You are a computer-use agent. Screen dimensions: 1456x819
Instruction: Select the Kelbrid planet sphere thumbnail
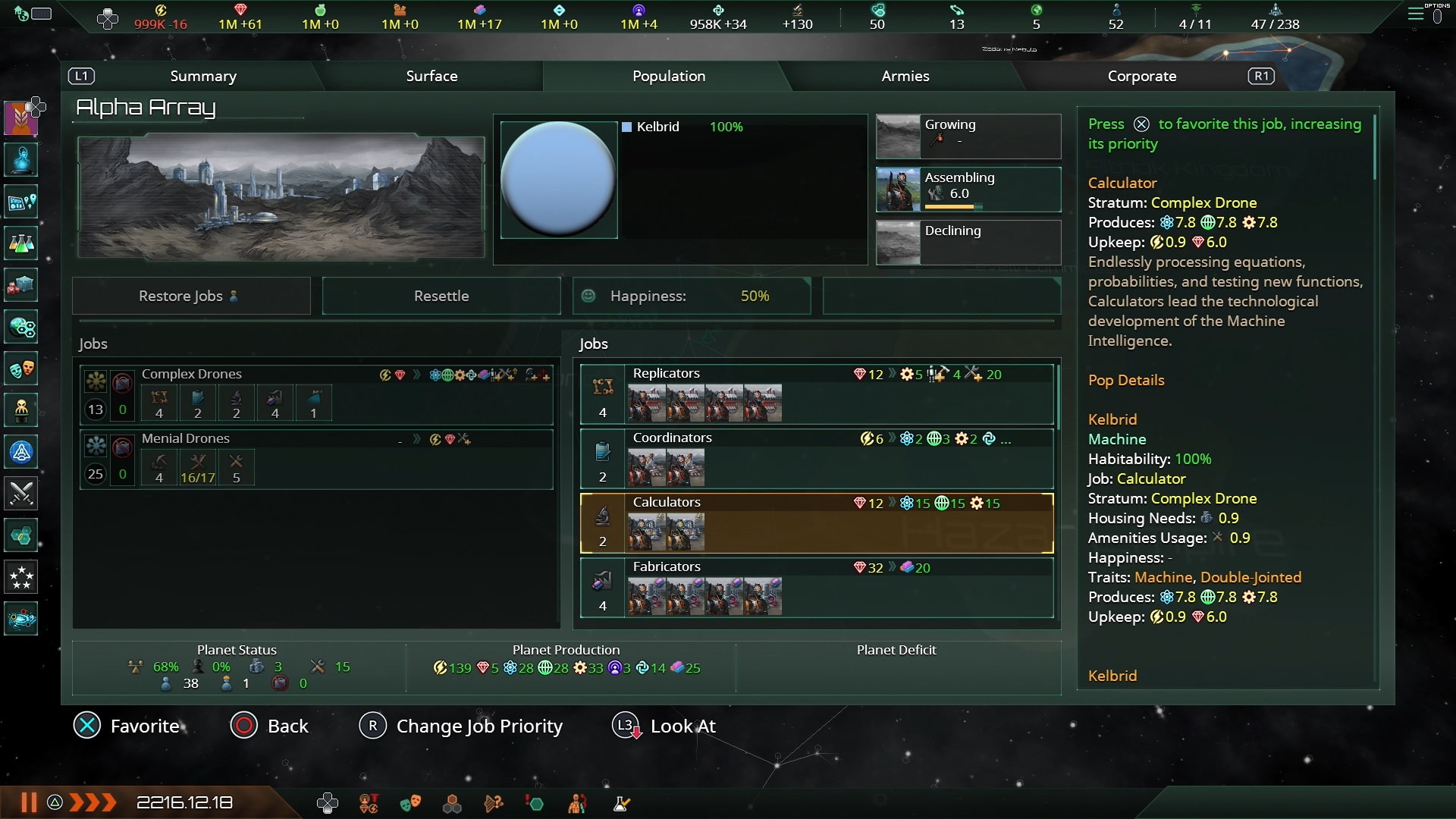[559, 180]
